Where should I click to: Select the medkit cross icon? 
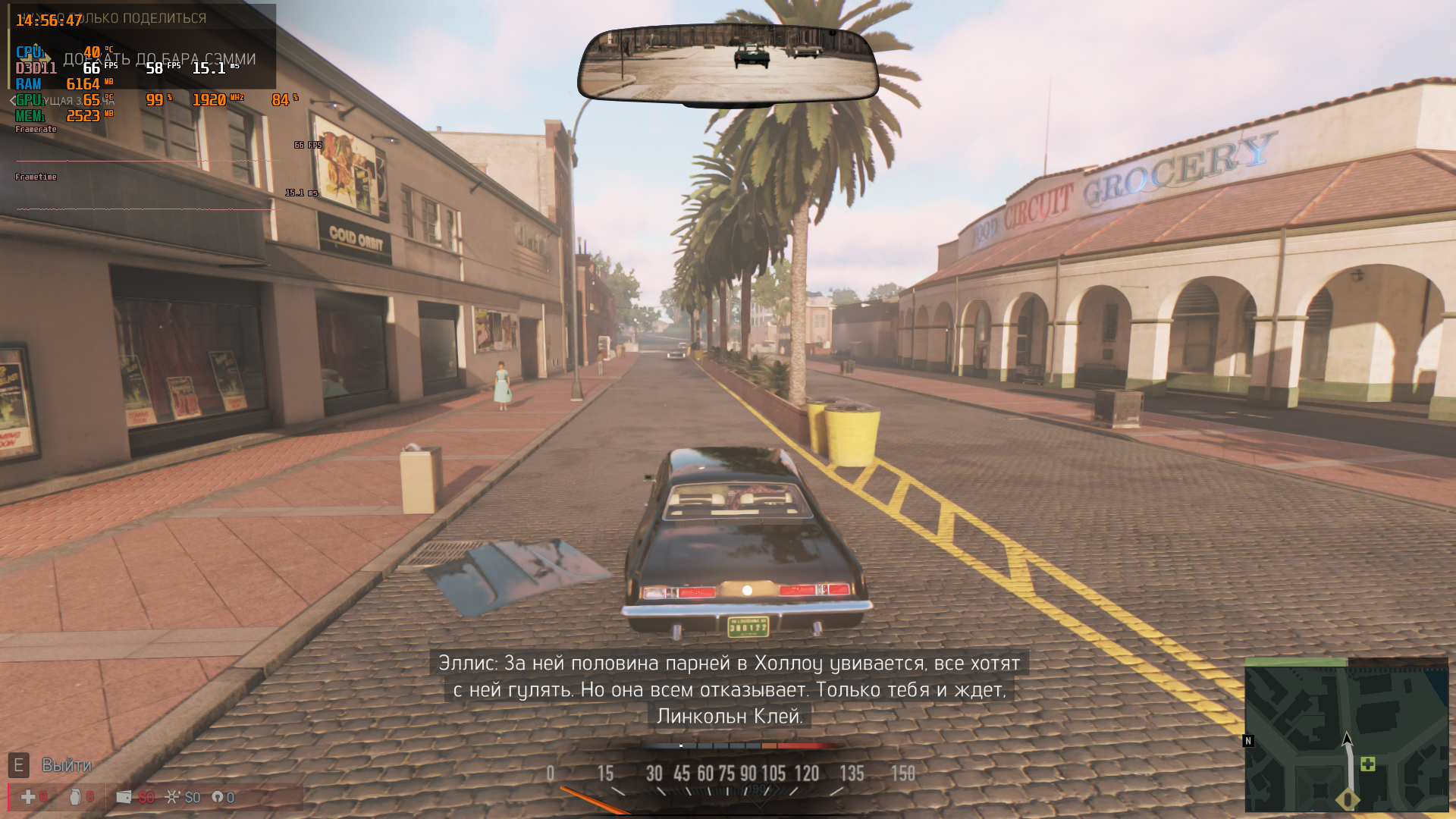pyautogui.click(x=28, y=797)
